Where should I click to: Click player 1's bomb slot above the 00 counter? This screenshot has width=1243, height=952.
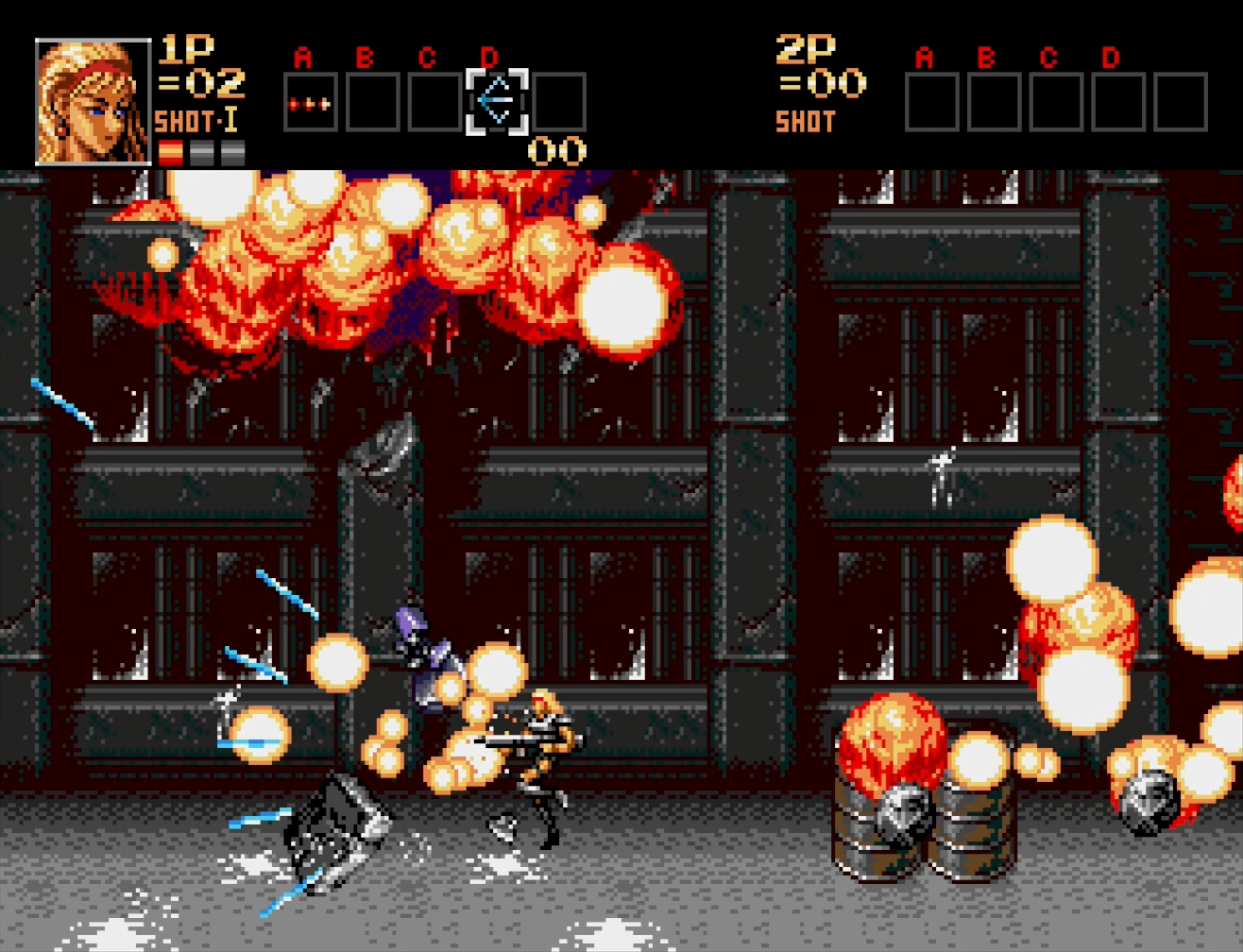coord(559,102)
